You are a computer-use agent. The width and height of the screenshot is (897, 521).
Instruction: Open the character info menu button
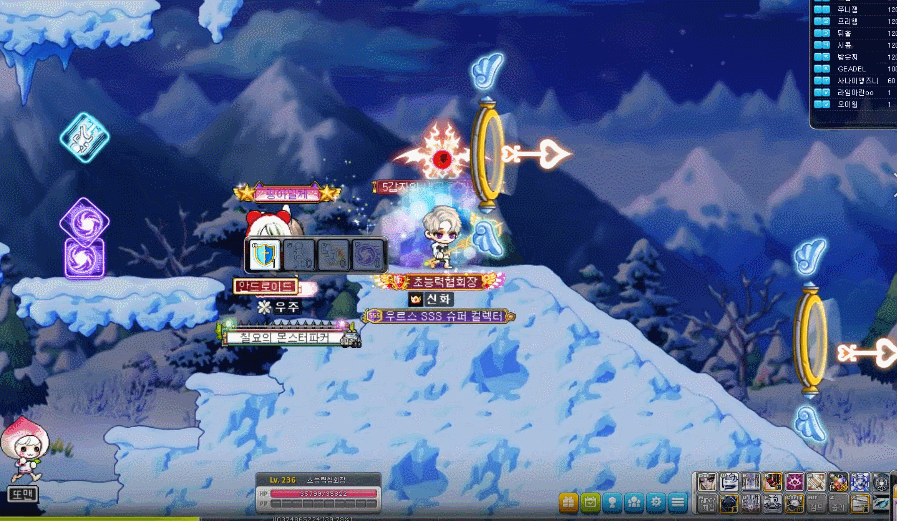pyautogui.click(x=612, y=501)
